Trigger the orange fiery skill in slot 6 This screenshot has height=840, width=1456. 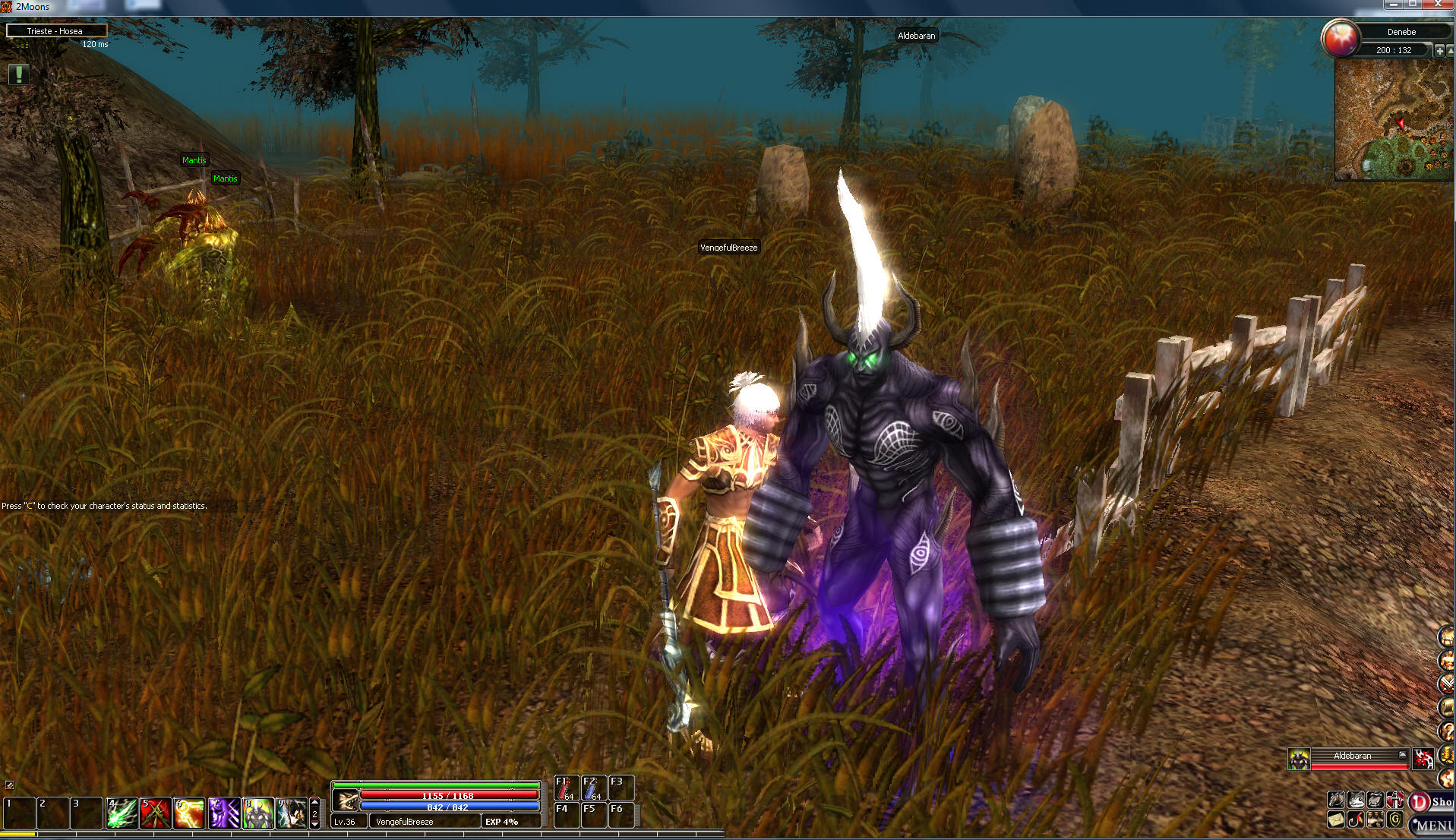[x=189, y=813]
